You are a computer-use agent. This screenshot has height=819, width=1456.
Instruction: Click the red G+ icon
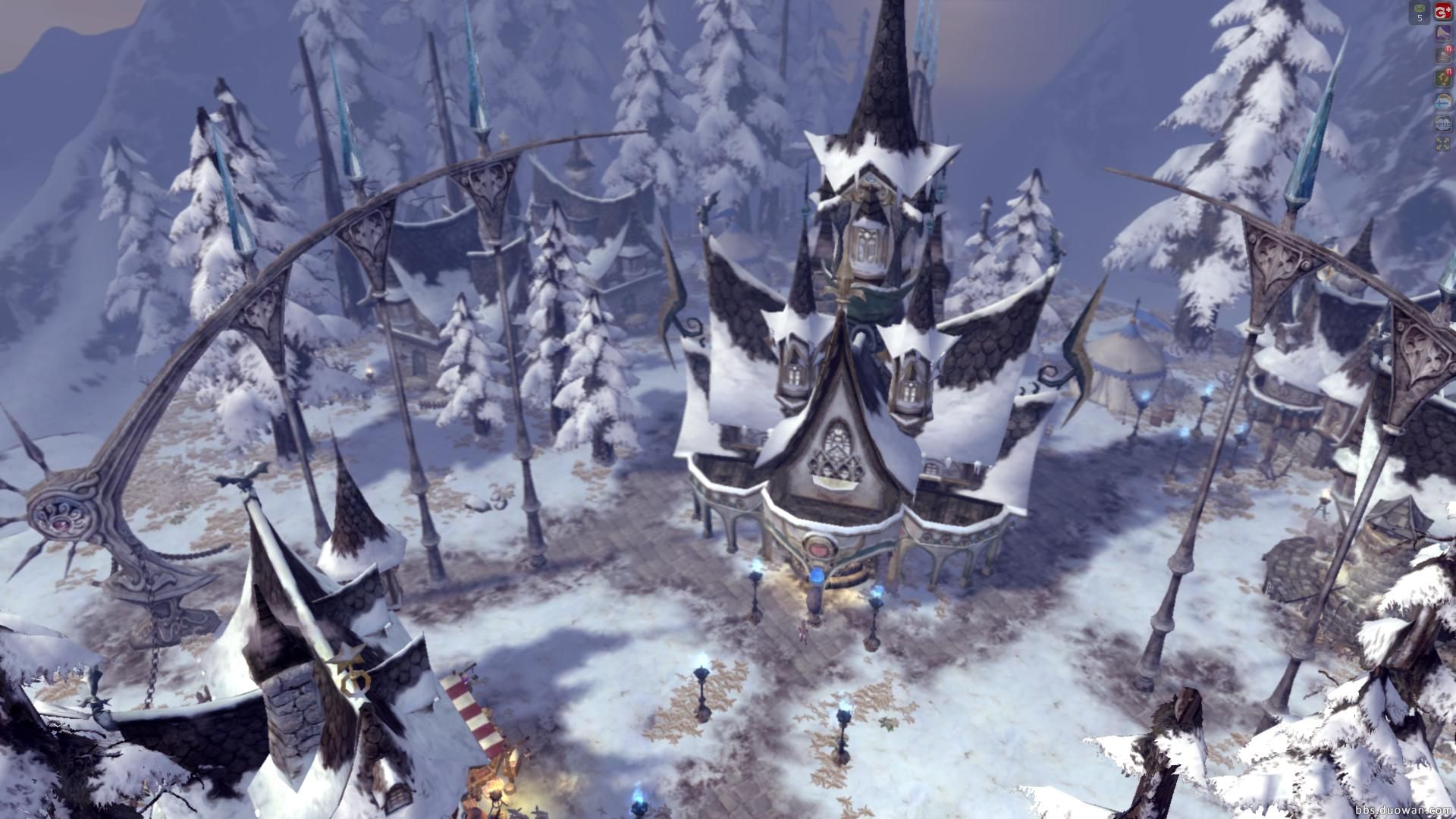tap(1442, 12)
